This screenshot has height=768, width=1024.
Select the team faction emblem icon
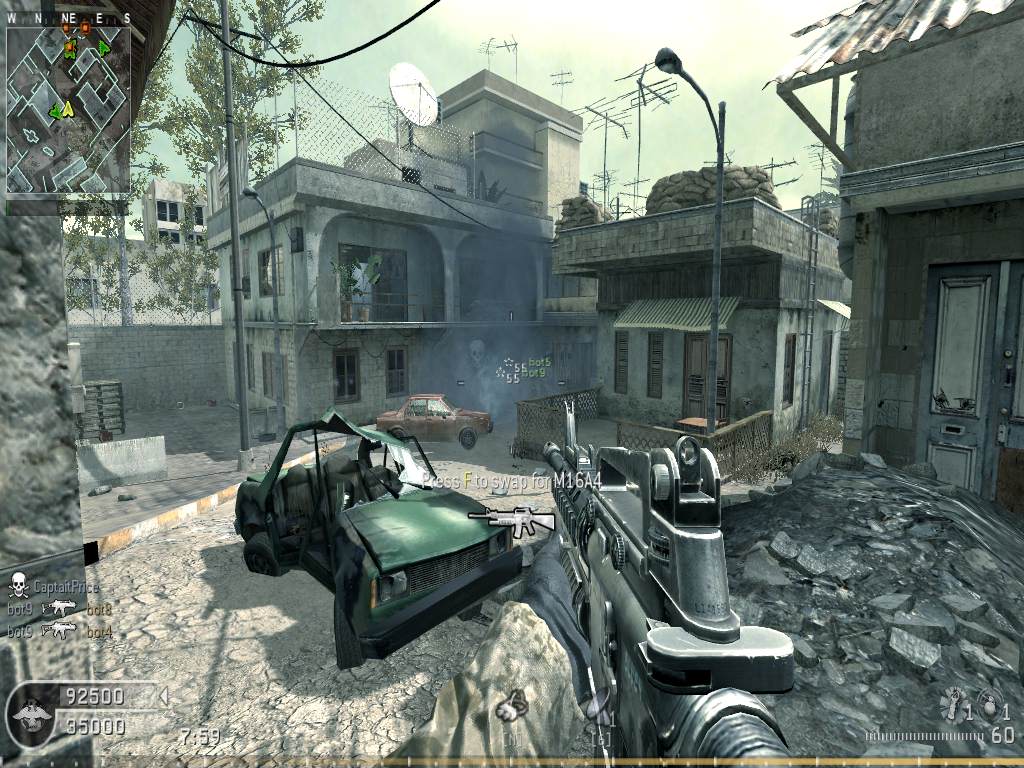30,712
